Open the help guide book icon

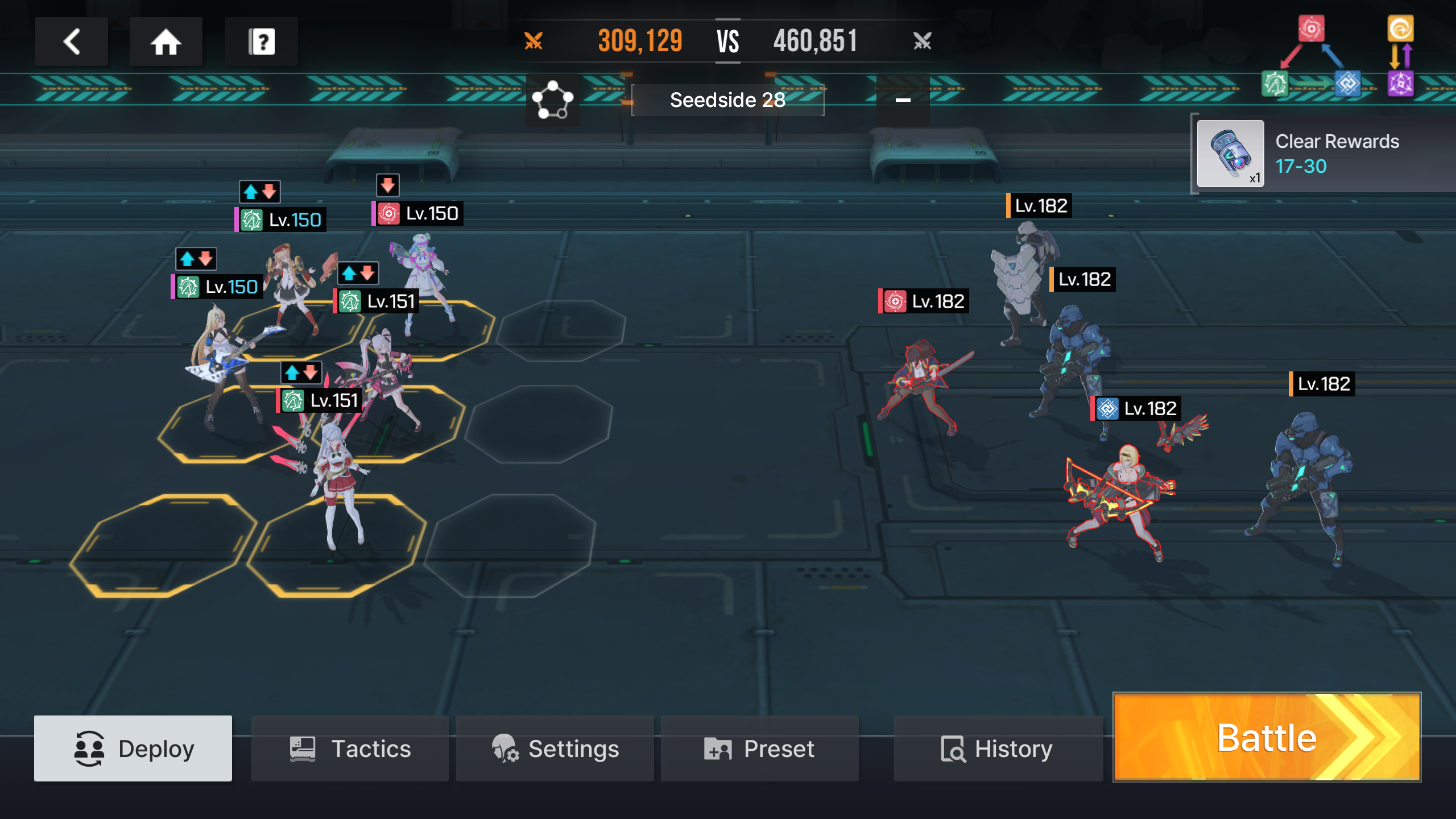pyautogui.click(x=262, y=42)
